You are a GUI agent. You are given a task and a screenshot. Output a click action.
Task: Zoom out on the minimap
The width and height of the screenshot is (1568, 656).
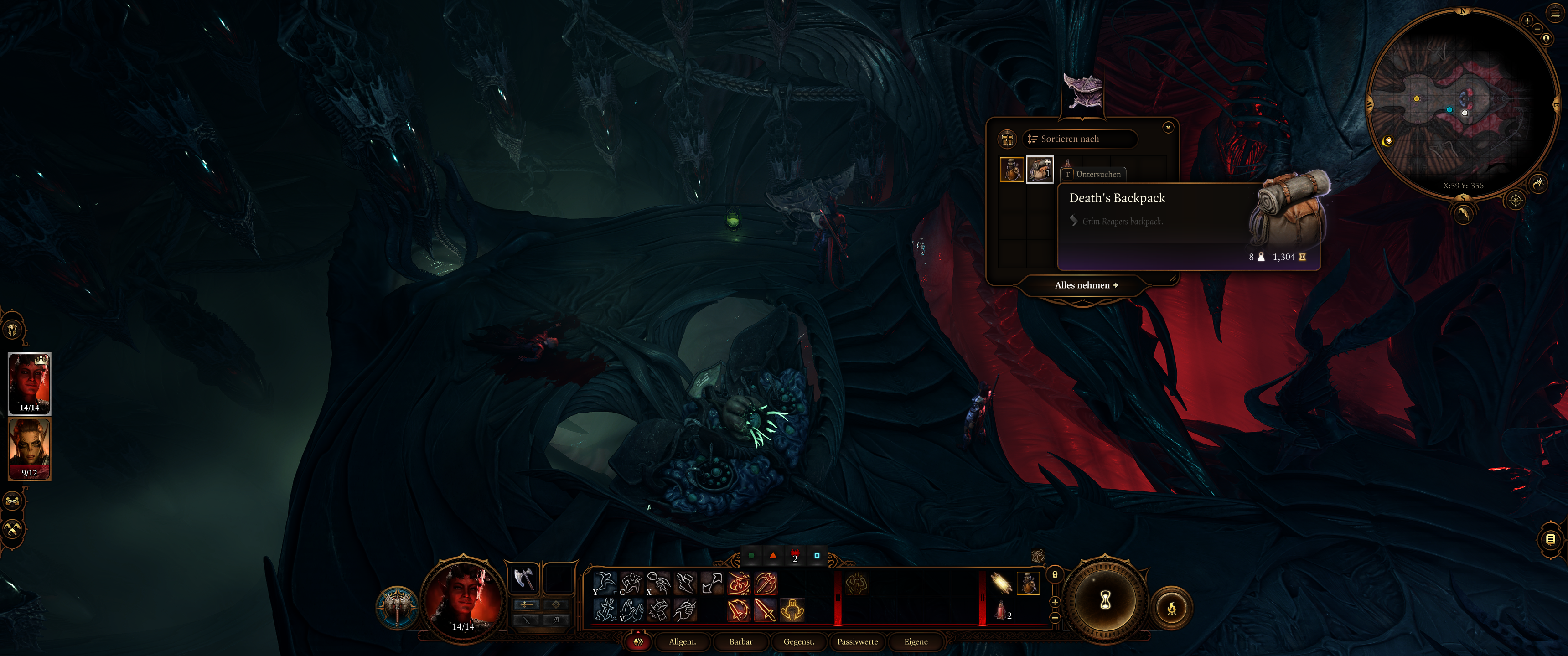pyautogui.click(x=1537, y=29)
